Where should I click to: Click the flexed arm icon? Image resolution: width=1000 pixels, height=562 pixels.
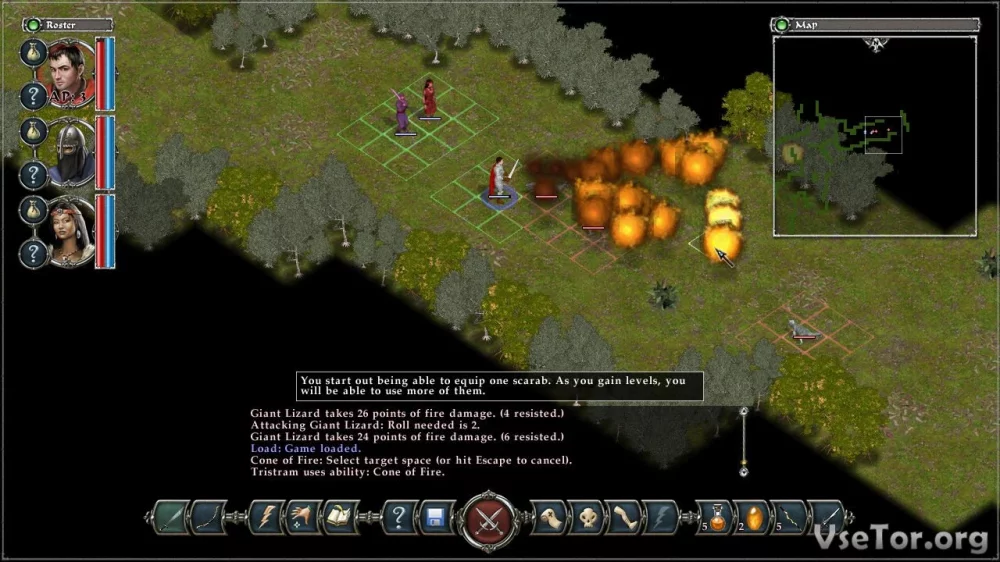(623, 517)
